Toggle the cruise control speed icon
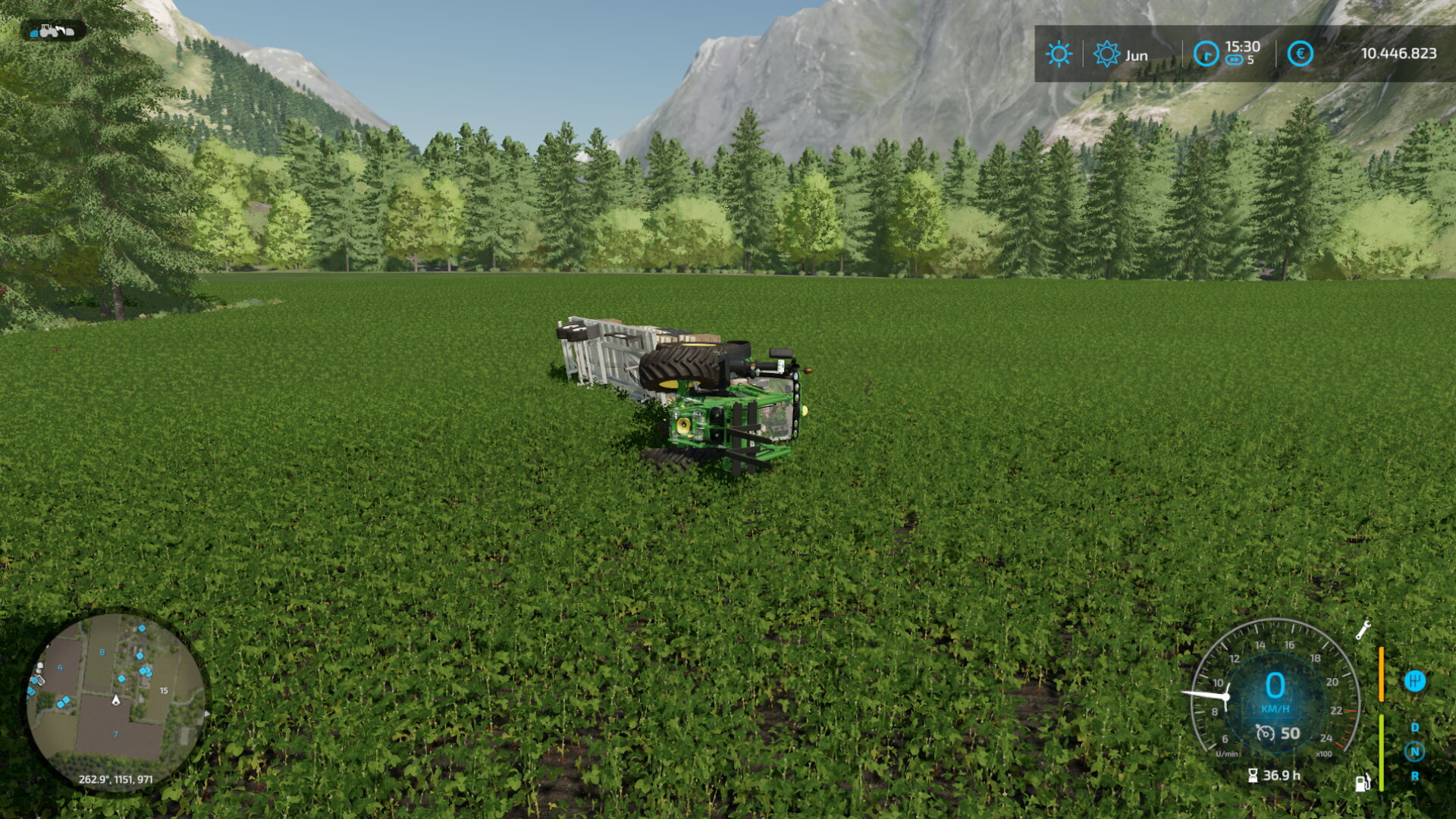1456x819 pixels. point(1265,733)
